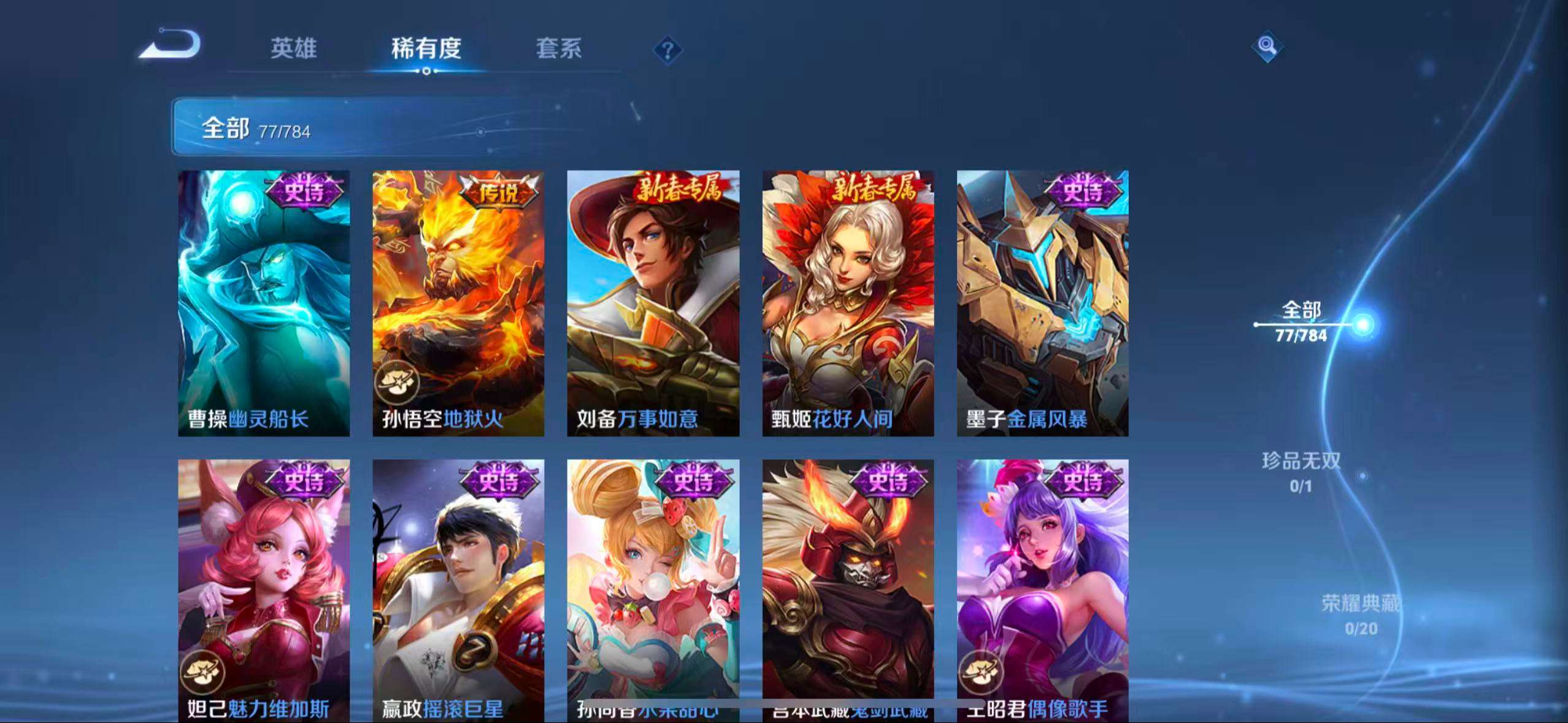Click the magnifier search icon top-right
Viewport: 1568px width, 723px height.
tap(1266, 47)
